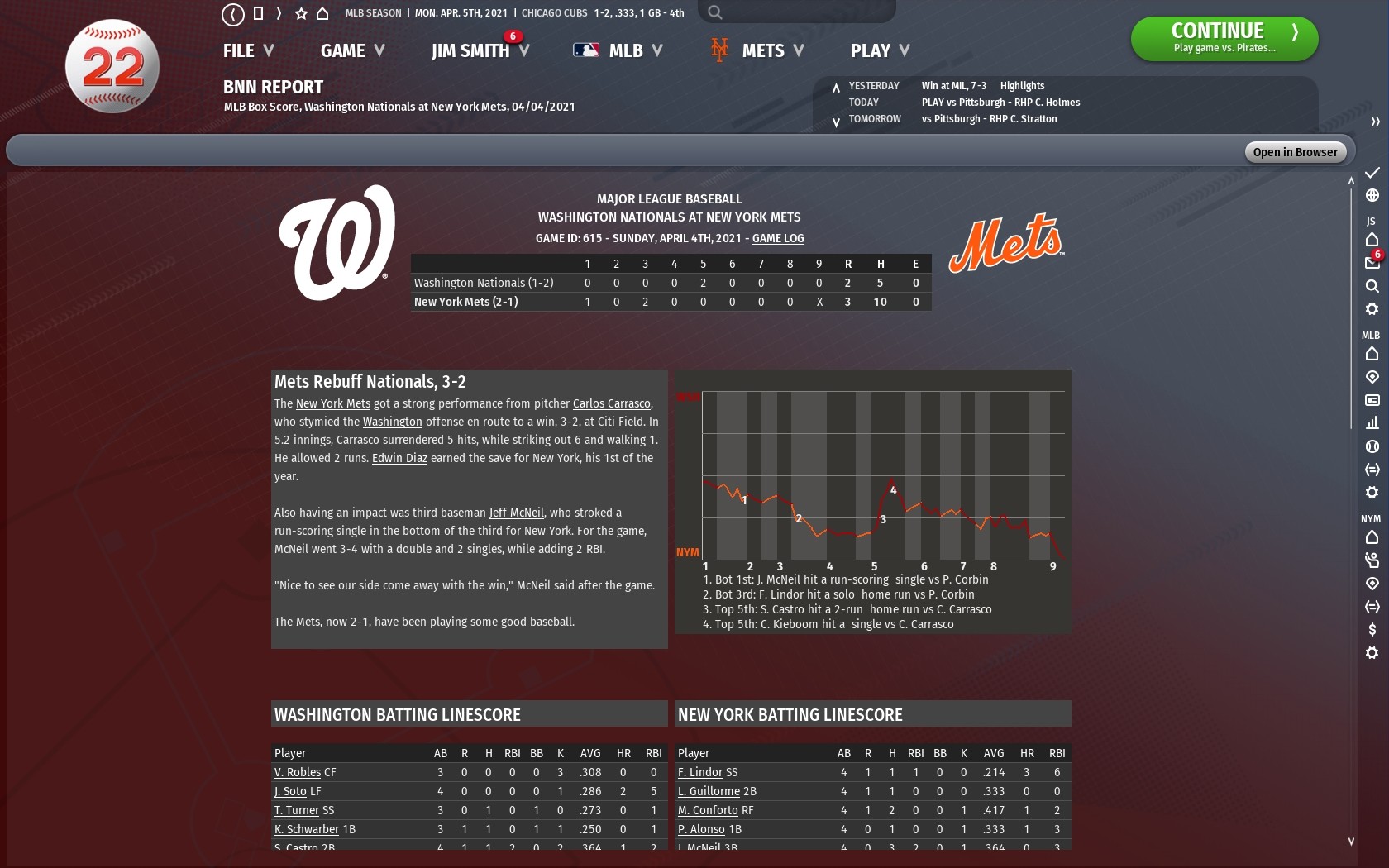Open the Mets home page icon in sidebar

1372,537
